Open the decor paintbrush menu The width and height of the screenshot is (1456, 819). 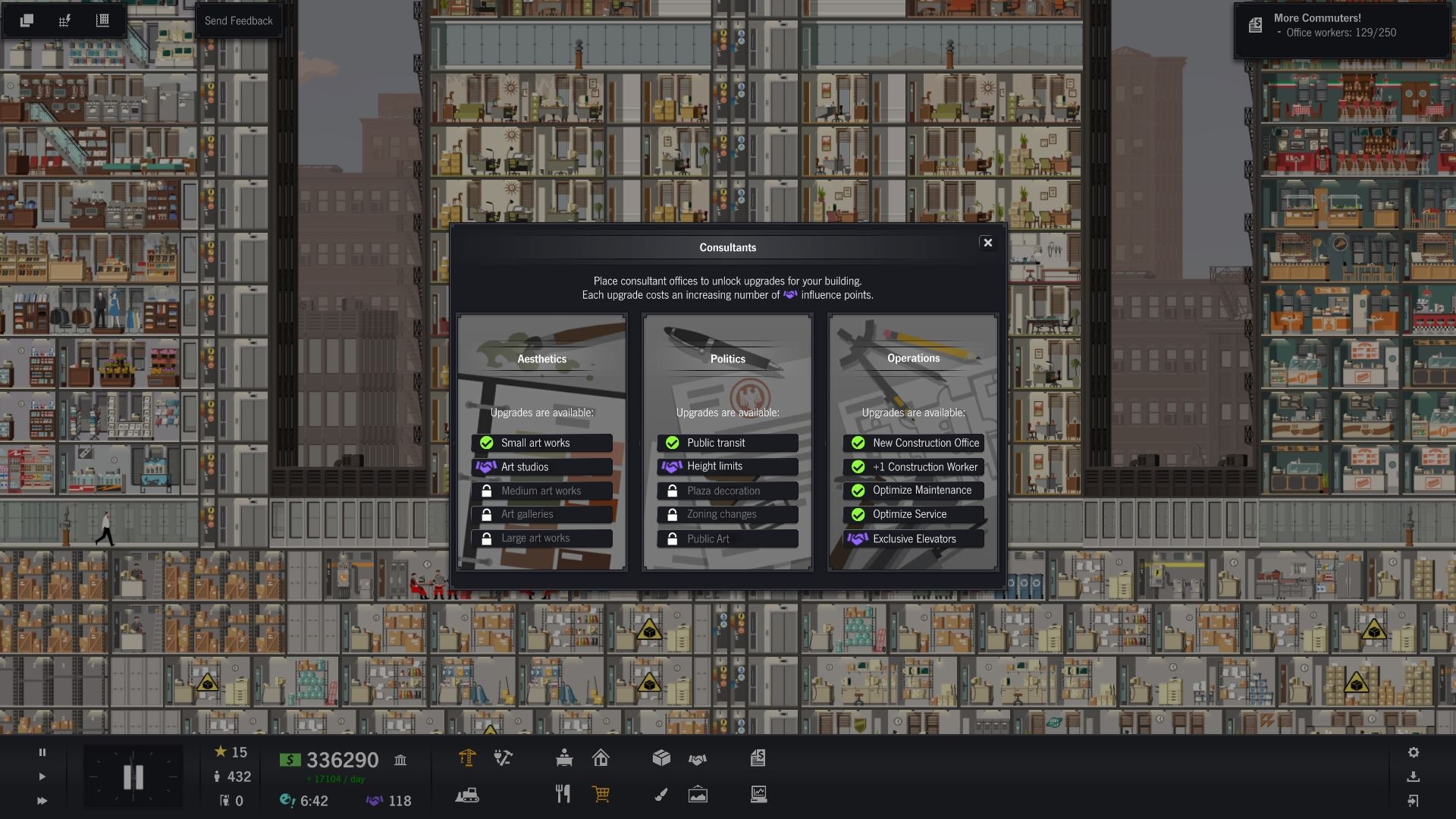(661, 795)
